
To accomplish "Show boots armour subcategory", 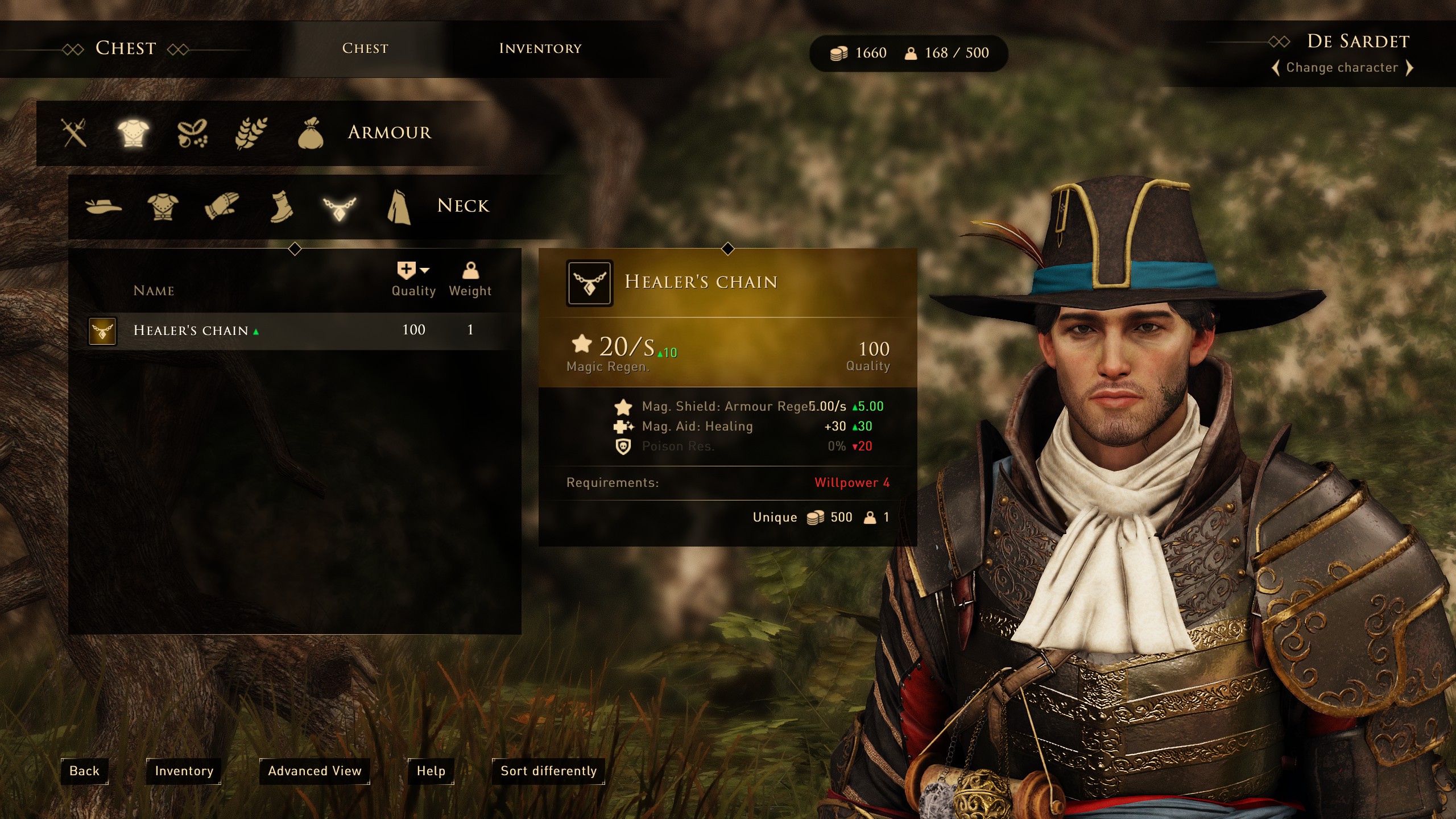I will tap(280, 206).
